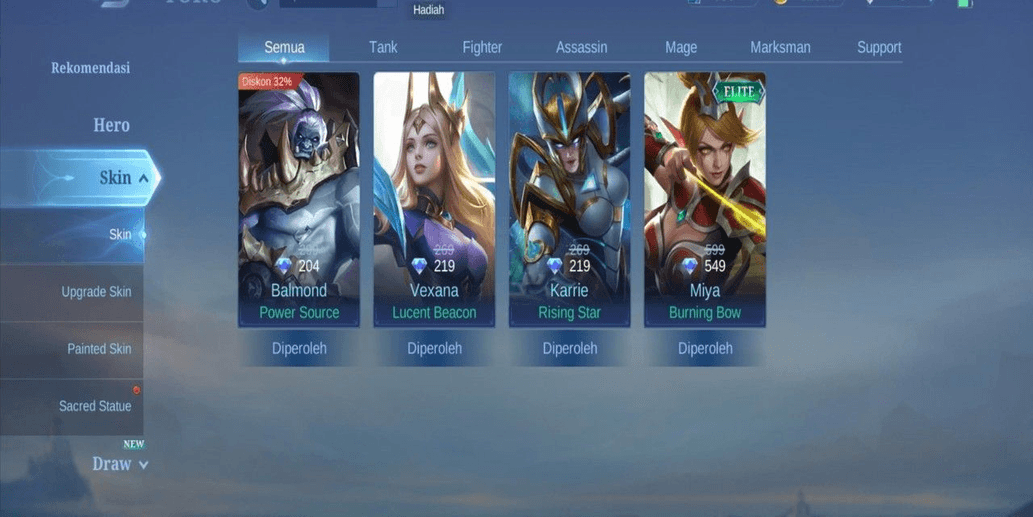Image resolution: width=1033 pixels, height=517 pixels.
Task: Switch to the Semua tab
Action: 284,47
